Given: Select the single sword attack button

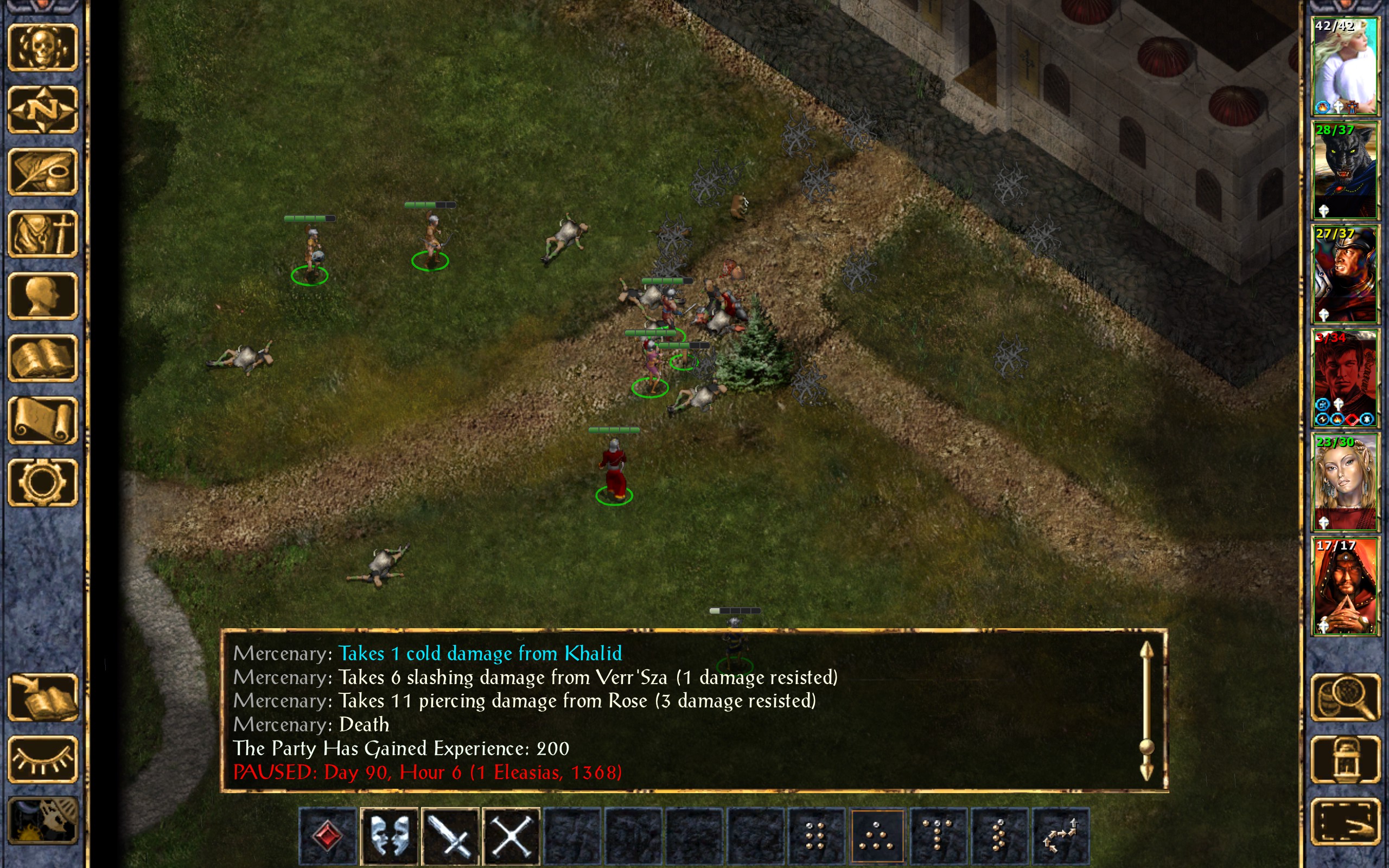Looking at the screenshot, I should [450, 835].
